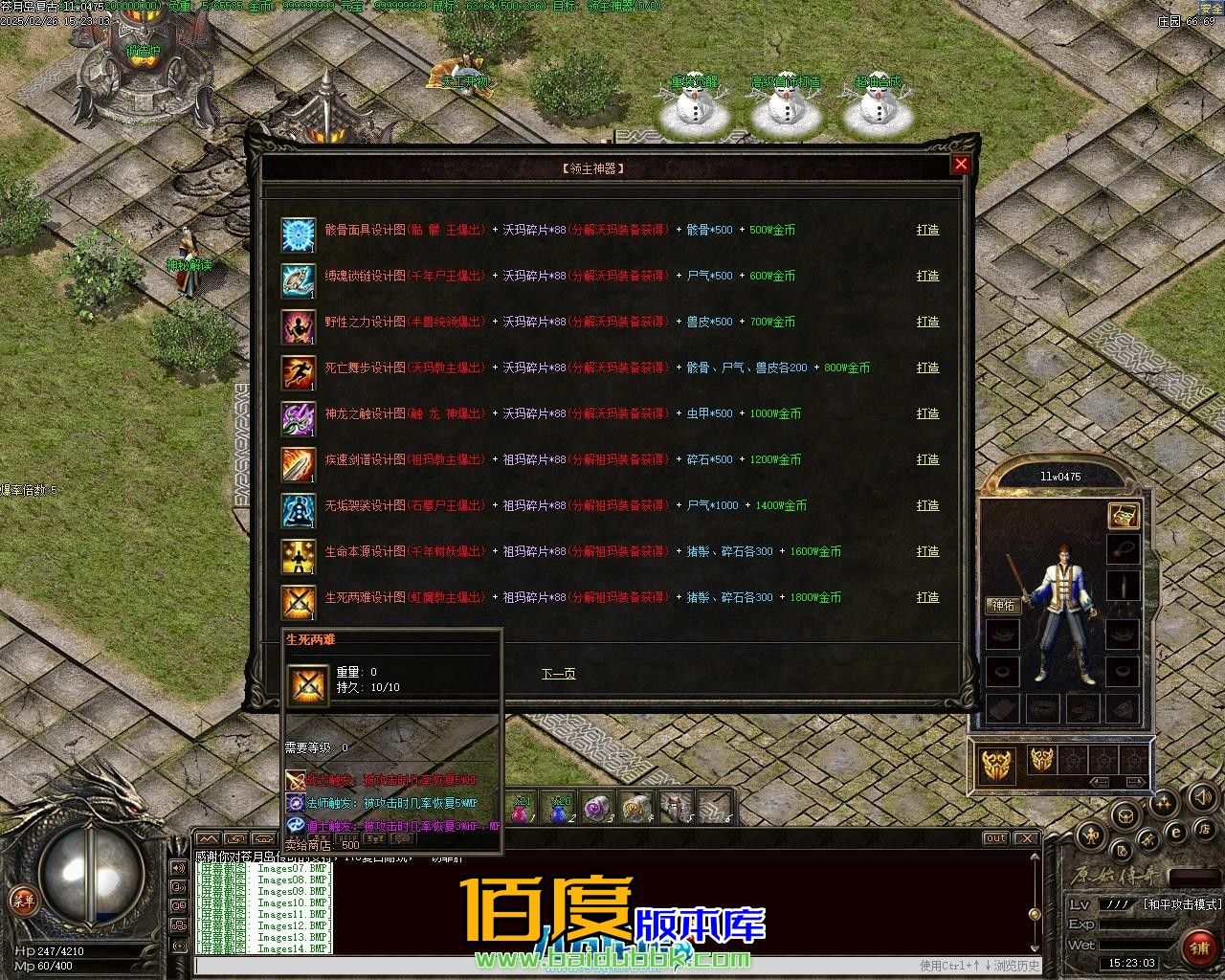Click 打造 for the 缚魂锁链 recipe

pyautogui.click(x=927, y=277)
